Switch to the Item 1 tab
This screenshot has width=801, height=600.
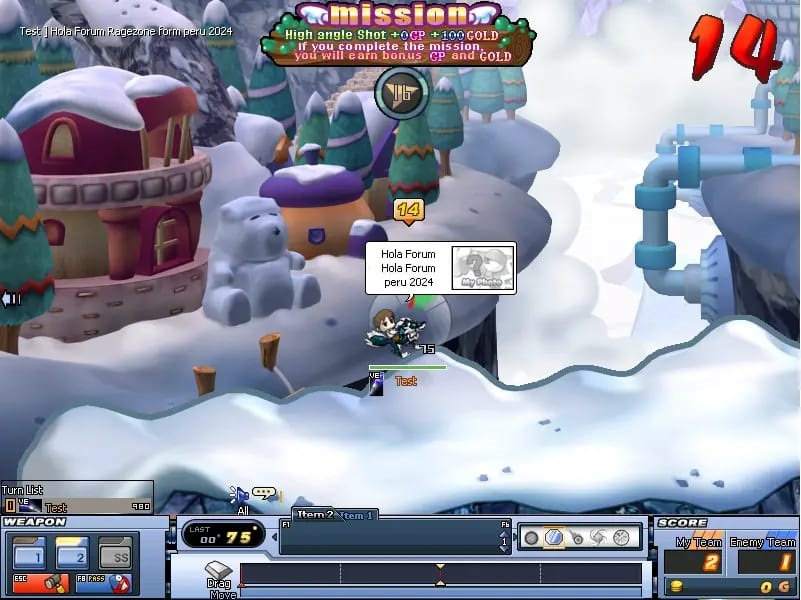coord(357,516)
